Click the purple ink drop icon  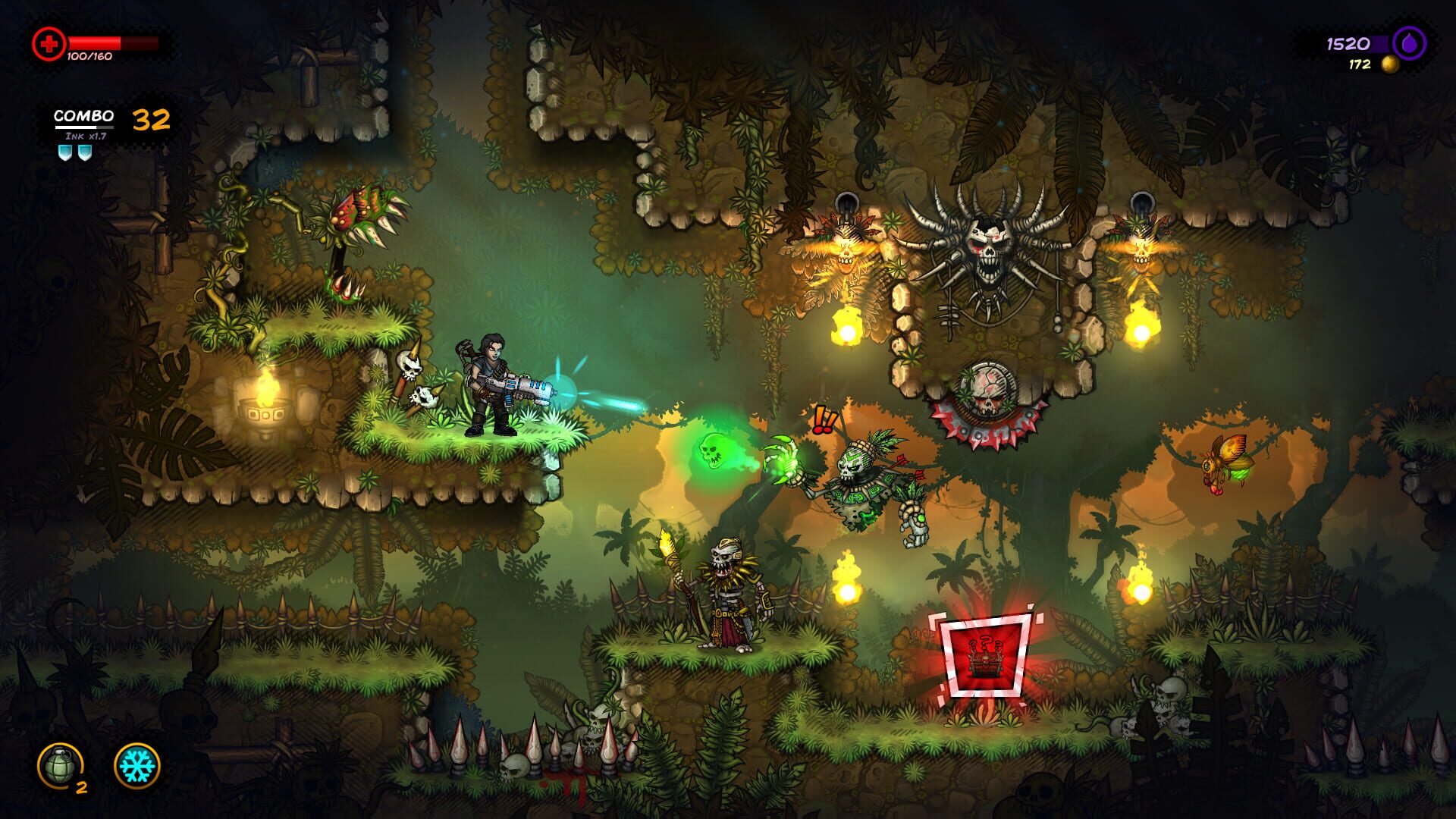point(1408,42)
